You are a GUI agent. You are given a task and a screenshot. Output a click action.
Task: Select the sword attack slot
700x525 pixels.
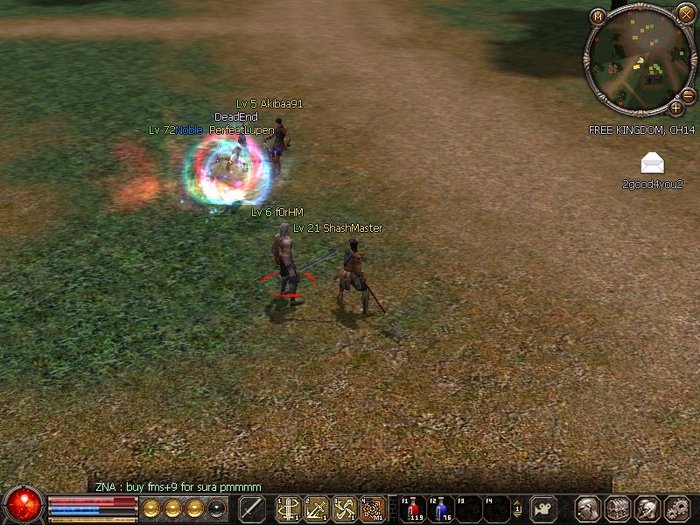pyautogui.click(x=252, y=508)
